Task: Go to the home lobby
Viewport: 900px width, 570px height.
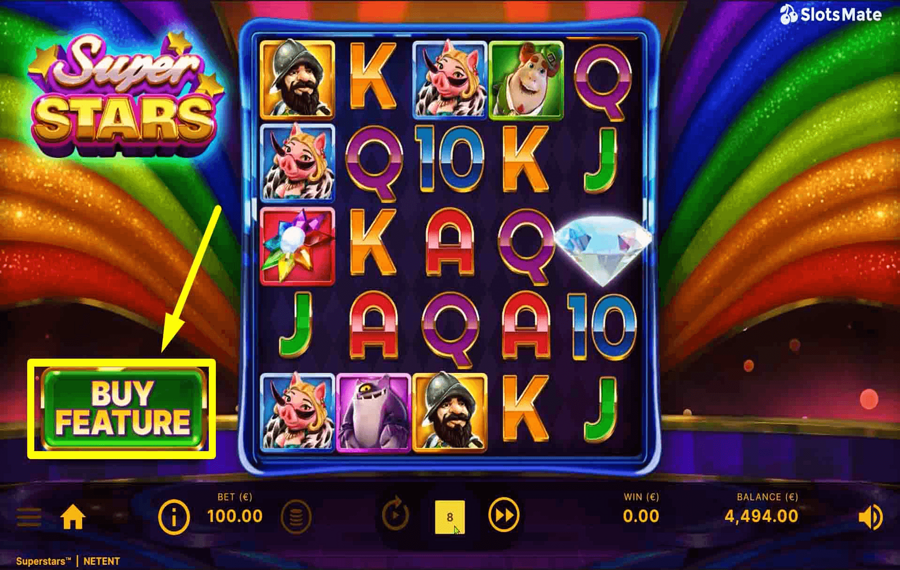Action: [x=73, y=517]
